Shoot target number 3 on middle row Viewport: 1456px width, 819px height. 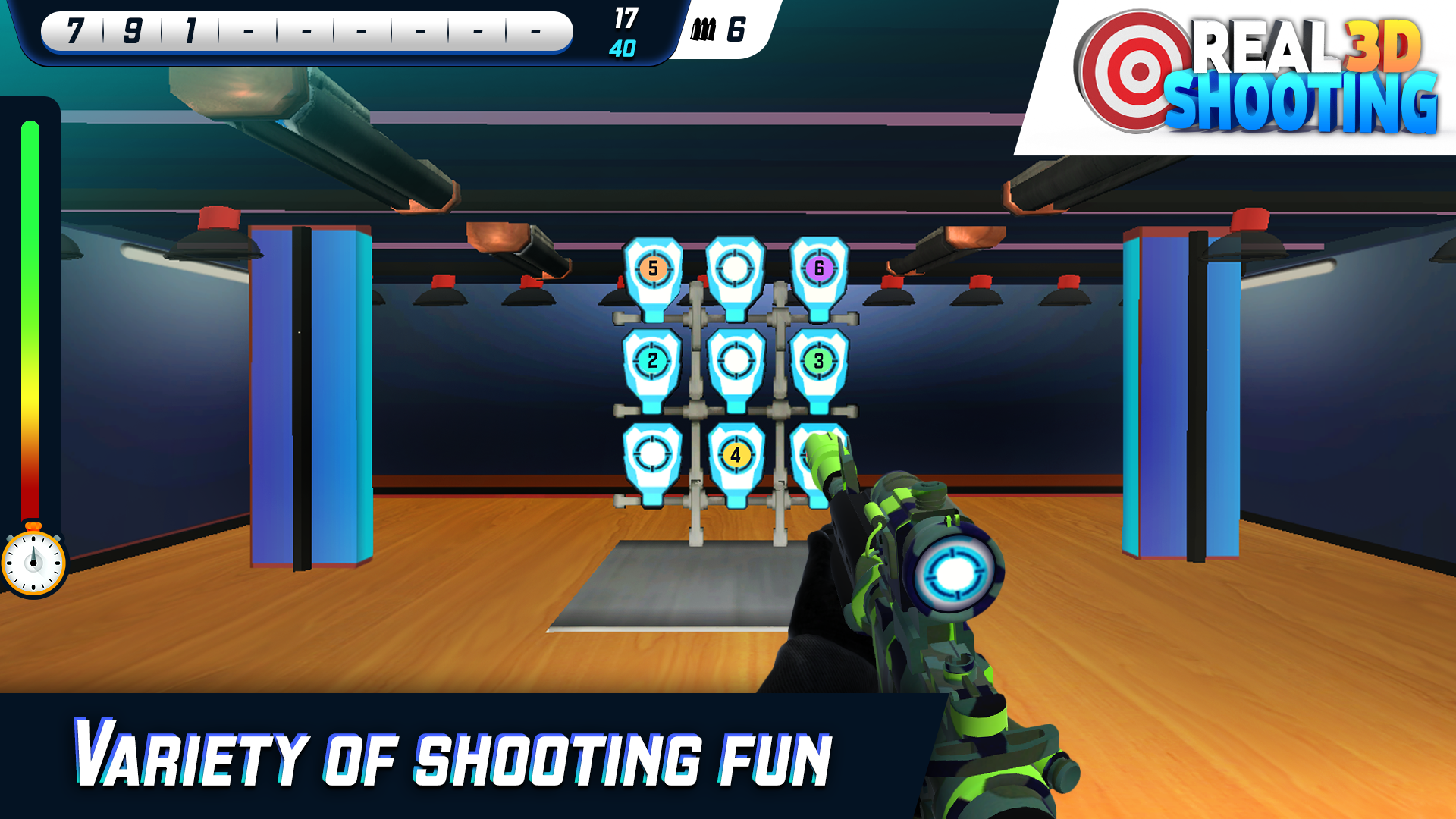(819, 361)
